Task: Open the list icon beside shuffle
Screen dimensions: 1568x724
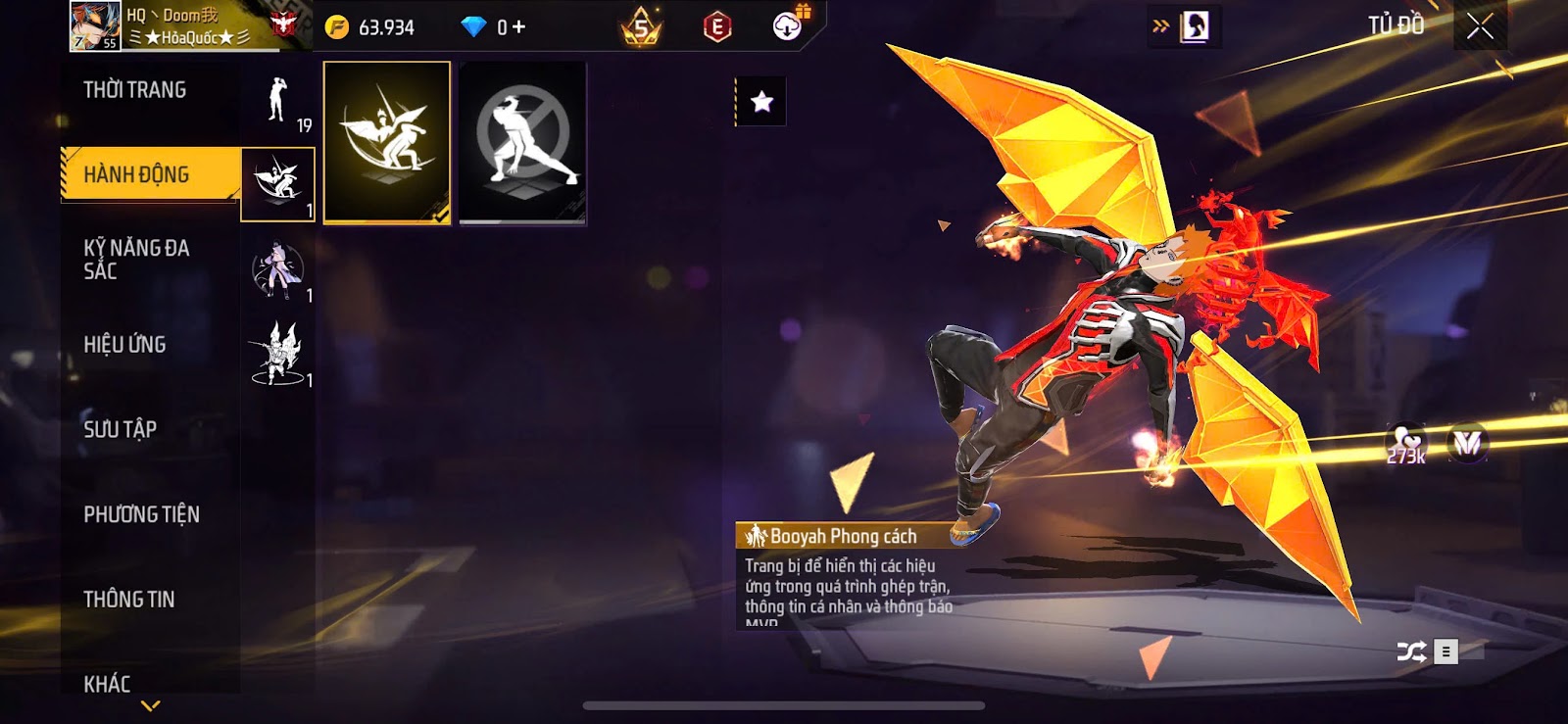Action: coord(1445,652)
